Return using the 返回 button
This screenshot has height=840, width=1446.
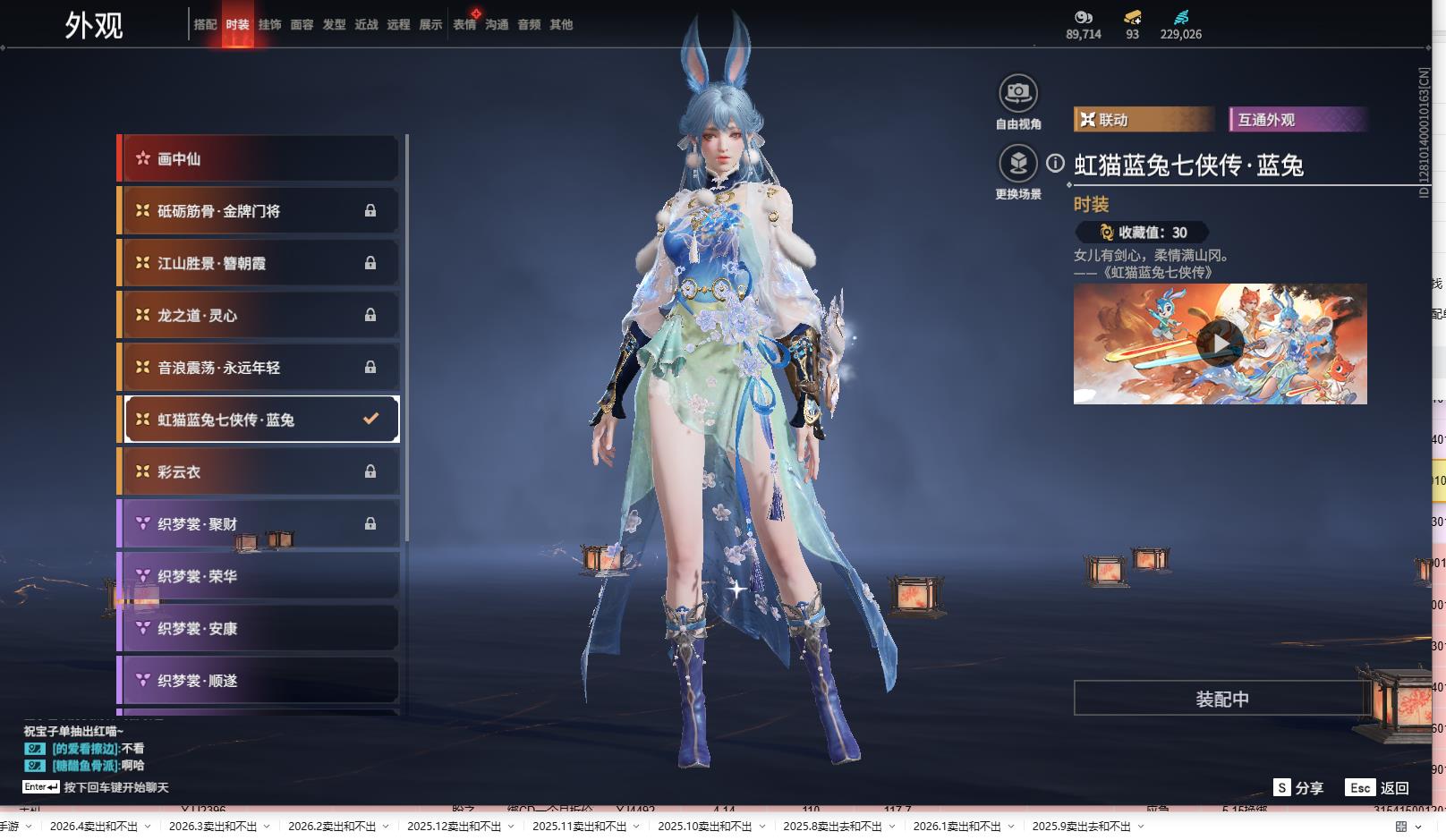point(1378,788)
